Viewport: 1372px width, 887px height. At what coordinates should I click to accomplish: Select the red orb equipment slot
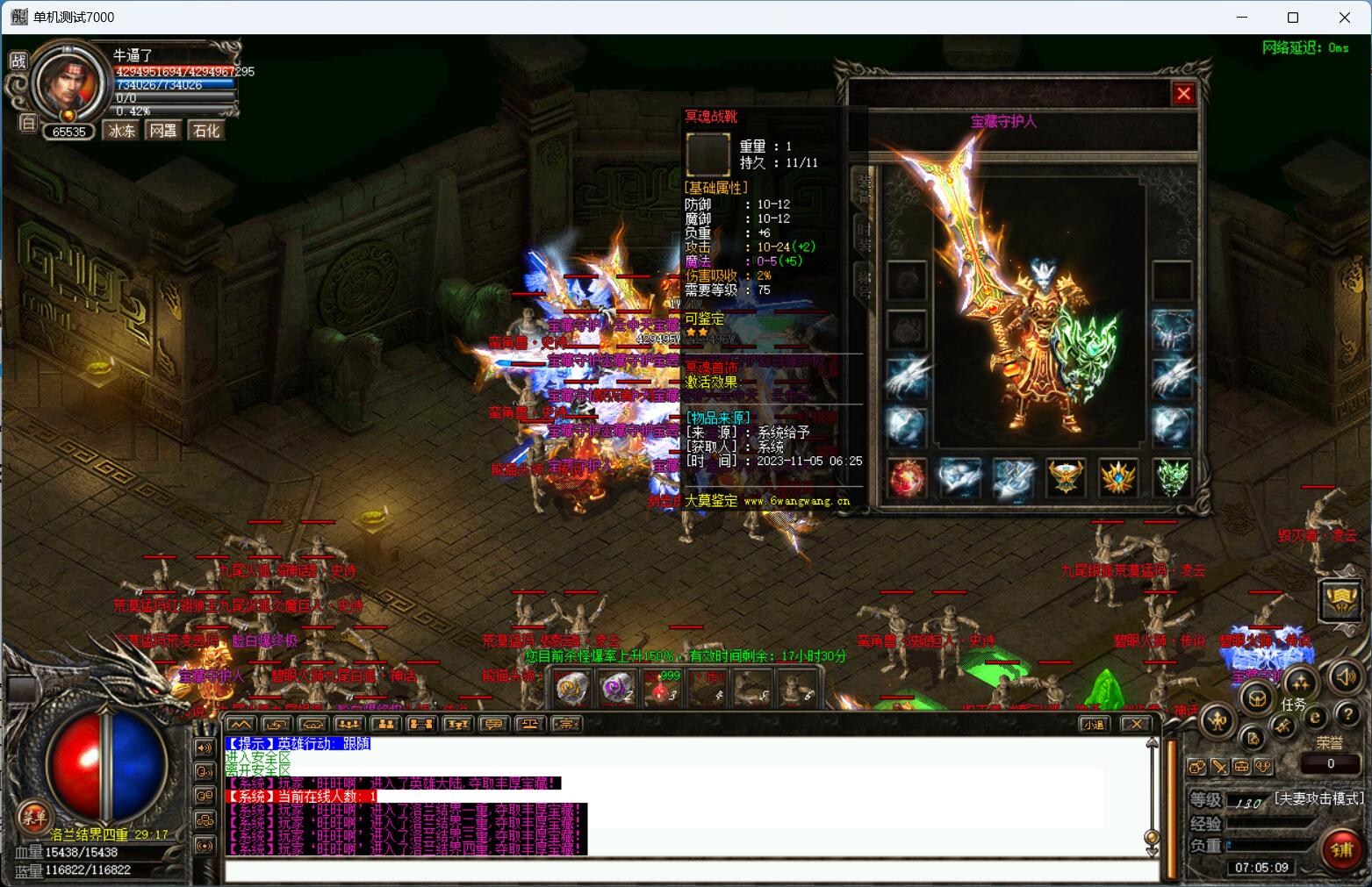click(907, 477)
